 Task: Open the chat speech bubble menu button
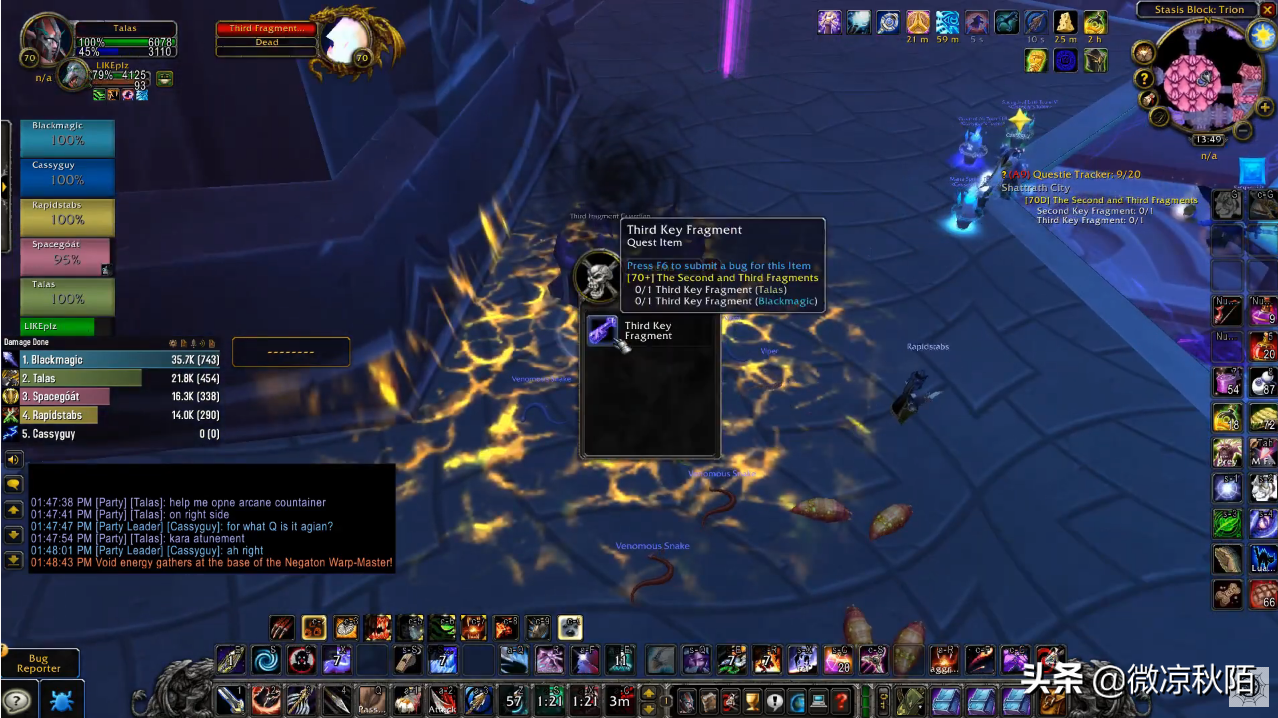[x=14, y=484]
